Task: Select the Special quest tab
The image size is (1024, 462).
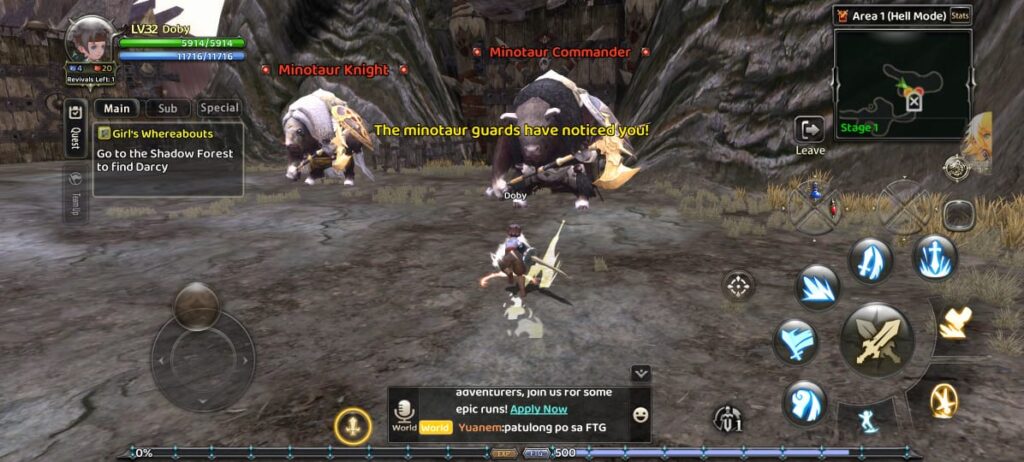Action: 219,108
